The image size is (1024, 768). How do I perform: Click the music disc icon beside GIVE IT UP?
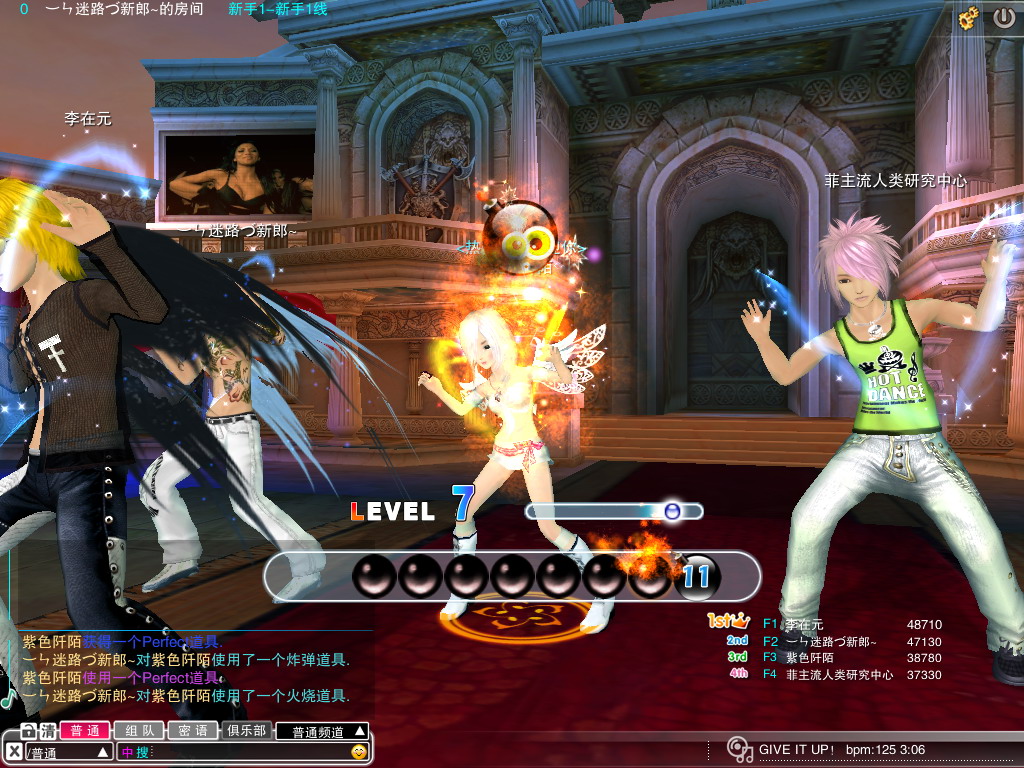click(739, 750)
